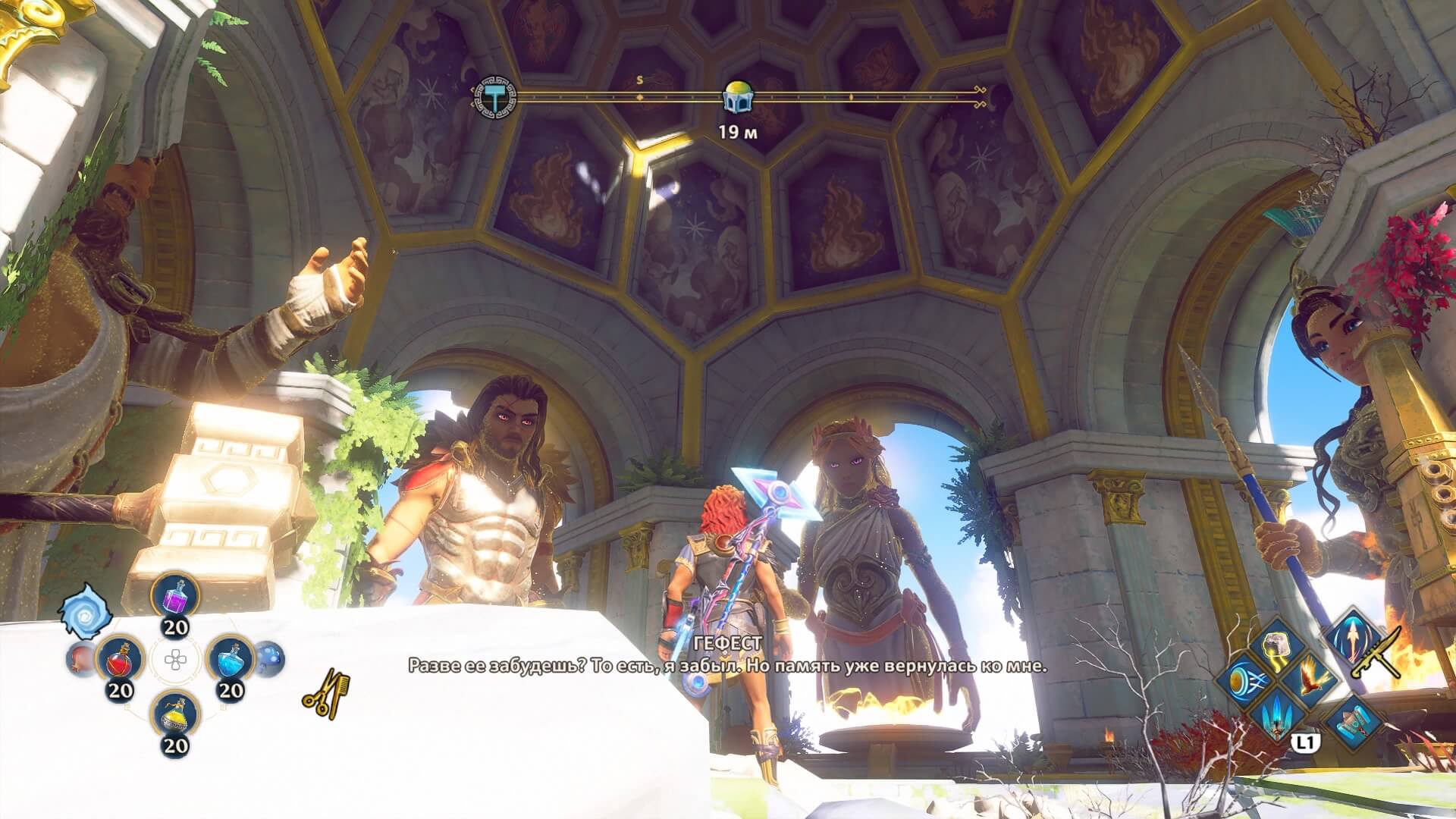The image size is (1456, 819).
Task: Click the blue swirl icon
Action: [x=86, y=611]
